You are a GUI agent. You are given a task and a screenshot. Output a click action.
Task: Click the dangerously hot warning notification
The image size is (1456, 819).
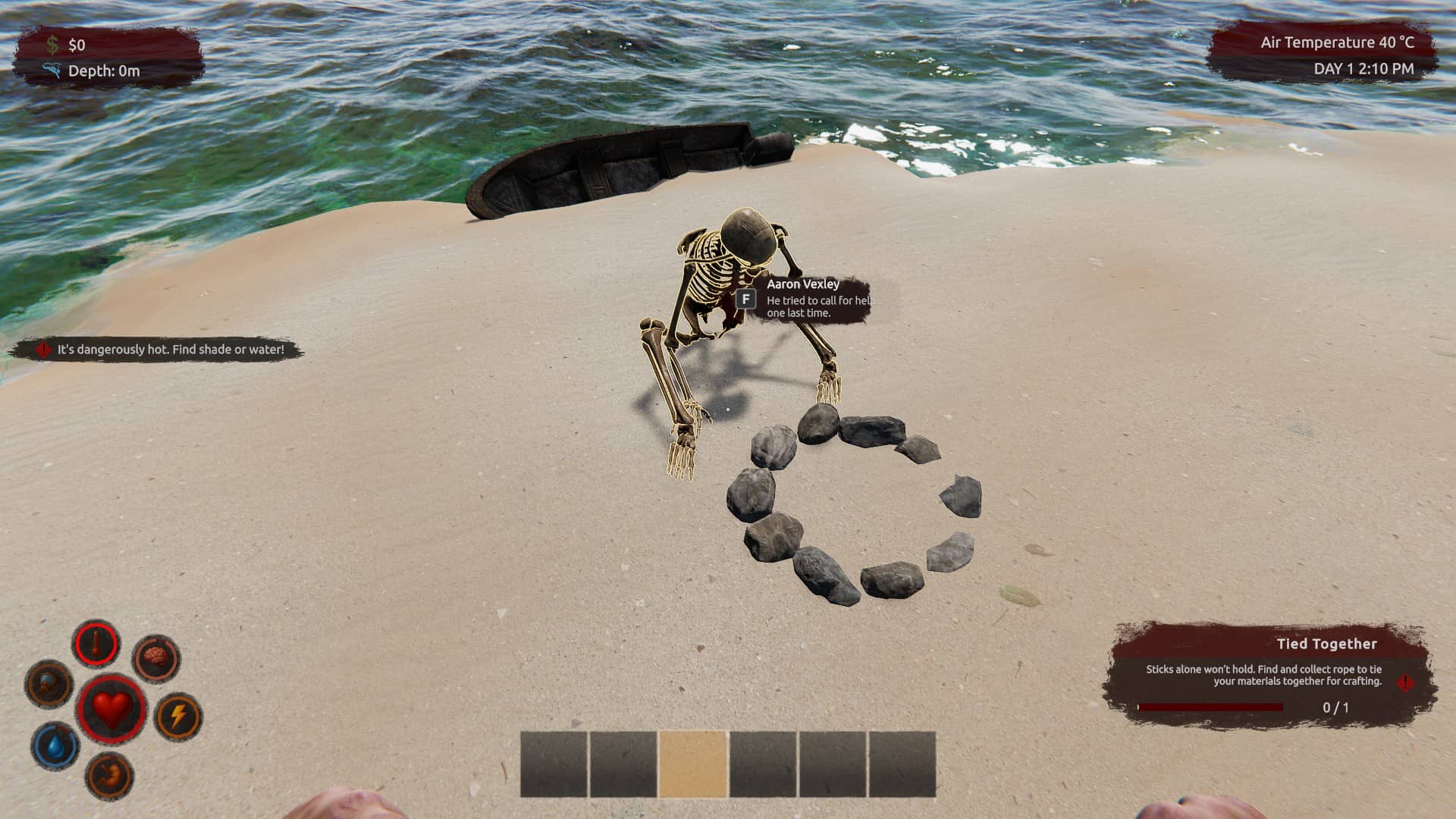[x=158, y=350]
